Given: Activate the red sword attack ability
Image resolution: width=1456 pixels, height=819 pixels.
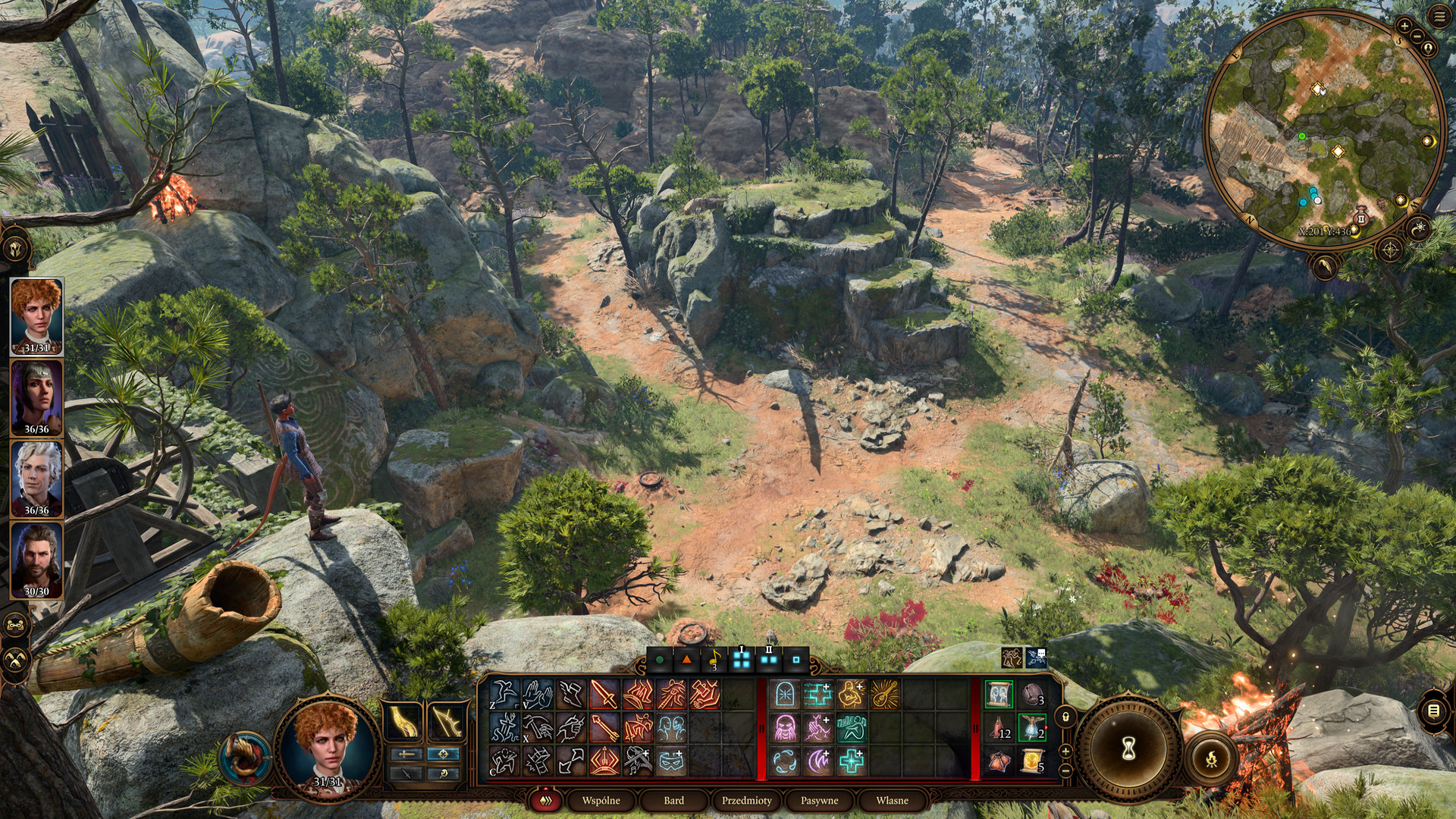Looking at the screenshot, I should 604,695.
